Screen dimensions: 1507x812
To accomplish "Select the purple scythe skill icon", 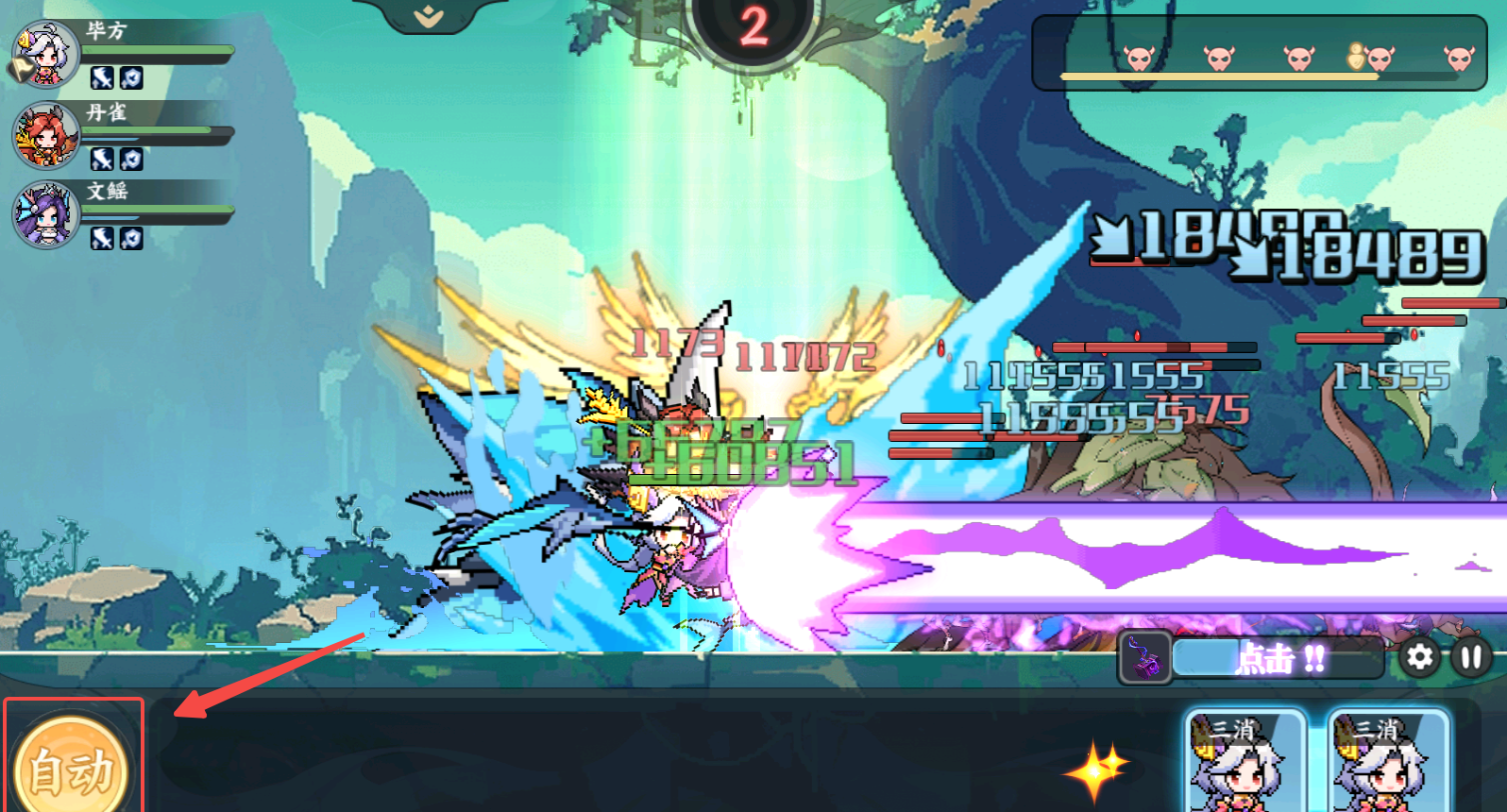I will [1144, 657].
